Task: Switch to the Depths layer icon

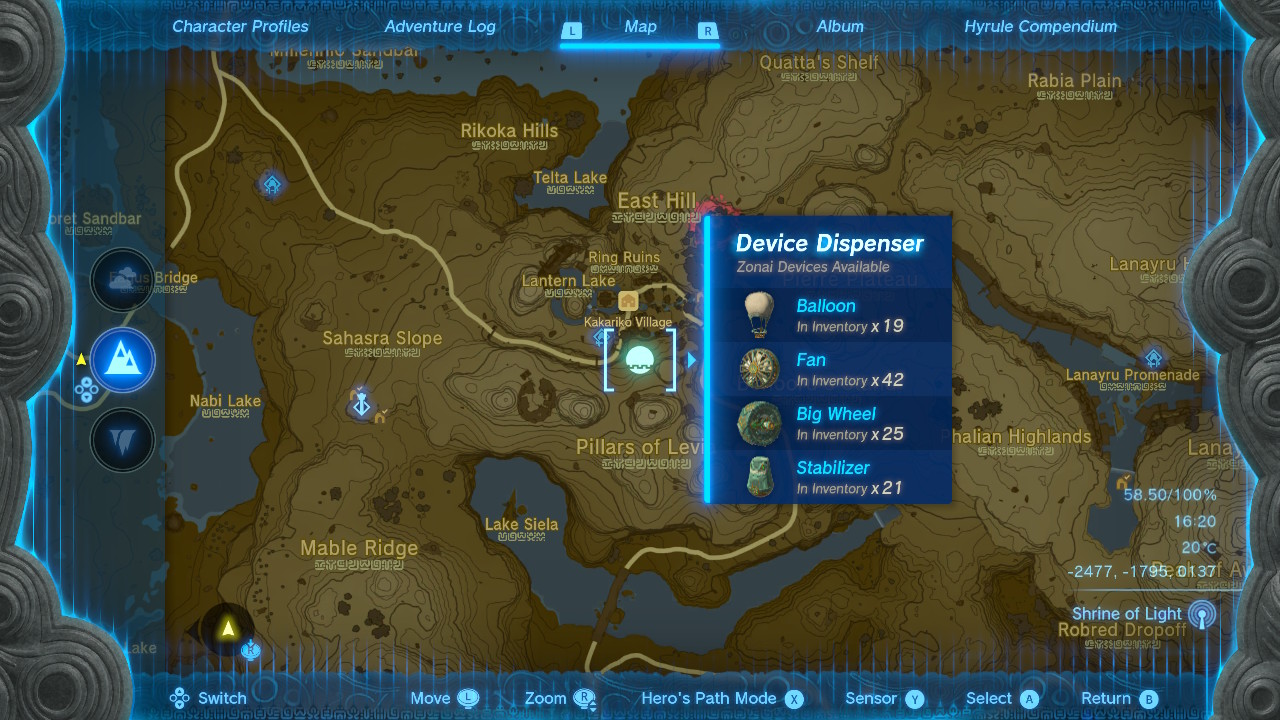Action: (x=122, y=440)
